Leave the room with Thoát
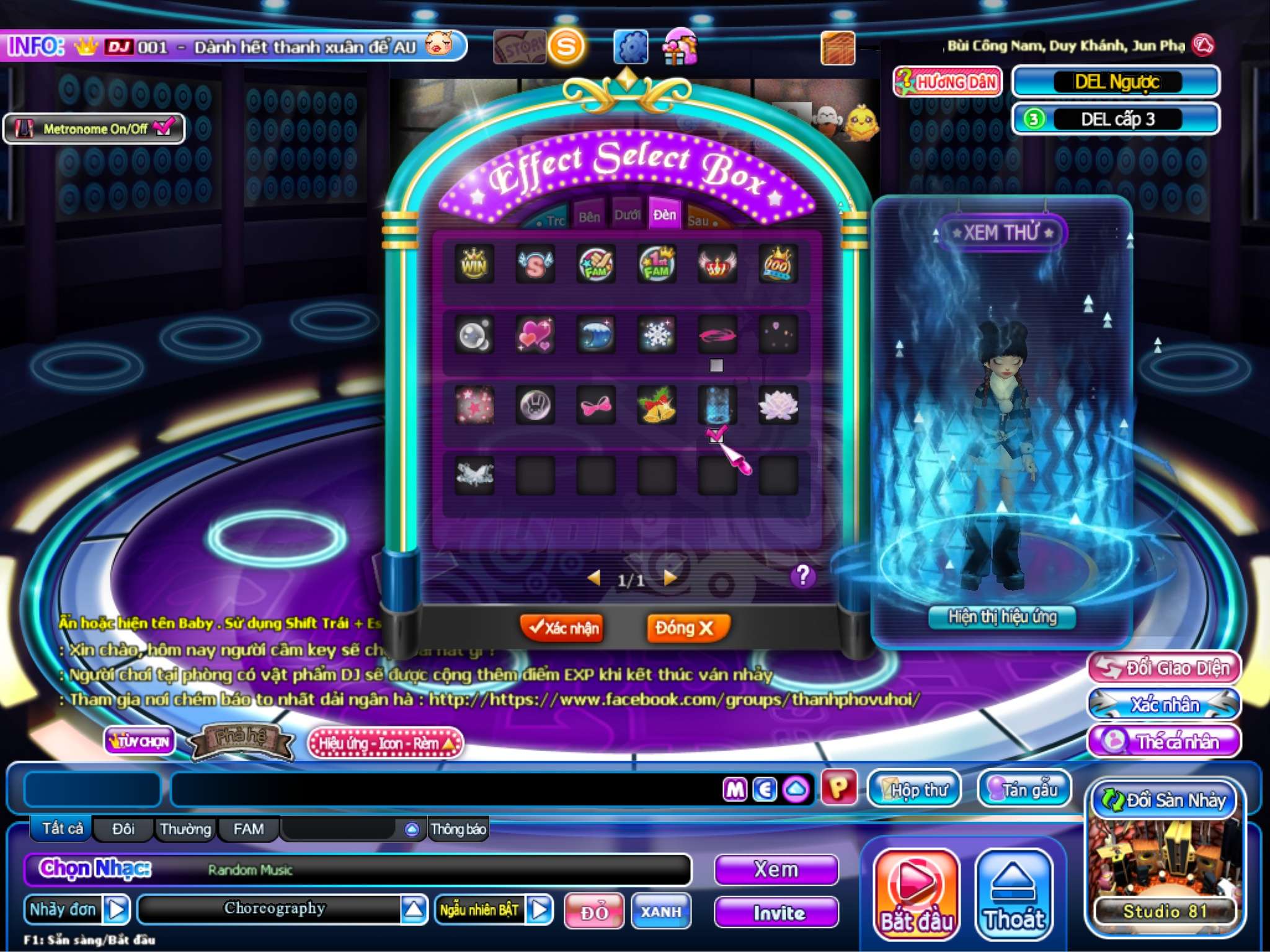This screenshot has height=952, width=1270. point(1014,894)
